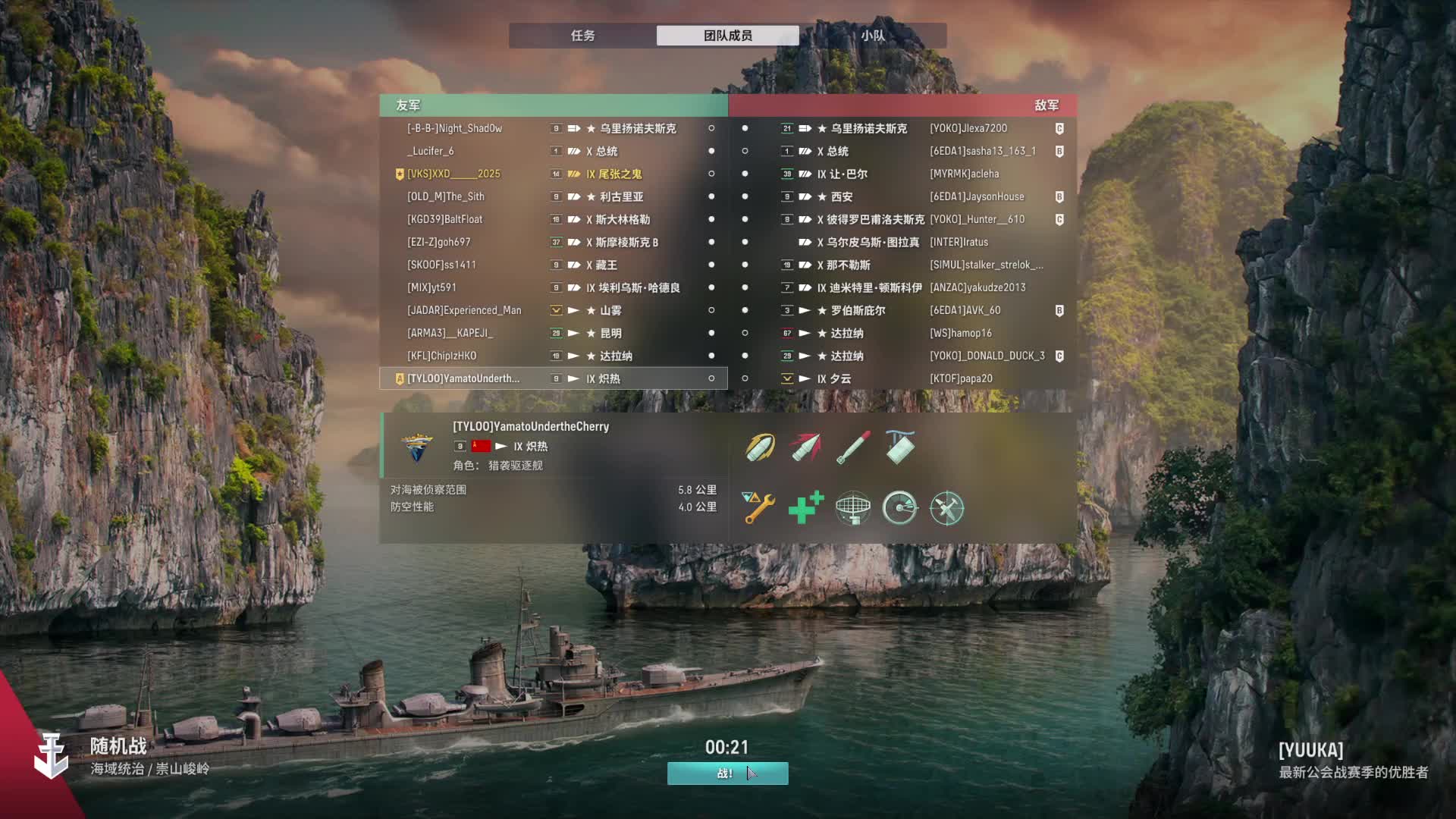This screenshot has height=819, width=1456.
Task: Select the green plus repair consumable
Action: [x=805, y=508]
